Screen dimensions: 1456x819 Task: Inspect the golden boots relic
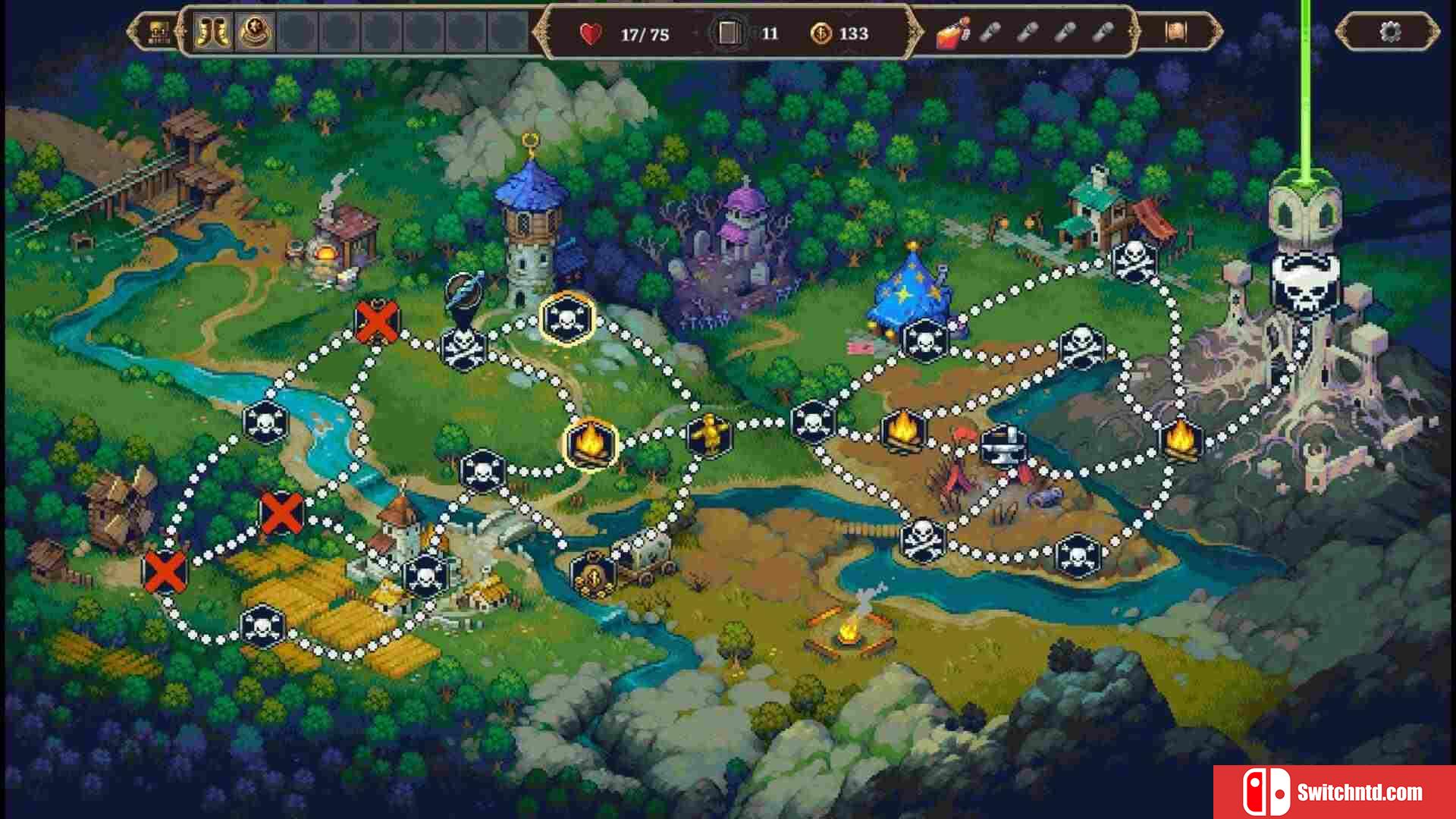[x=213, y=33]
